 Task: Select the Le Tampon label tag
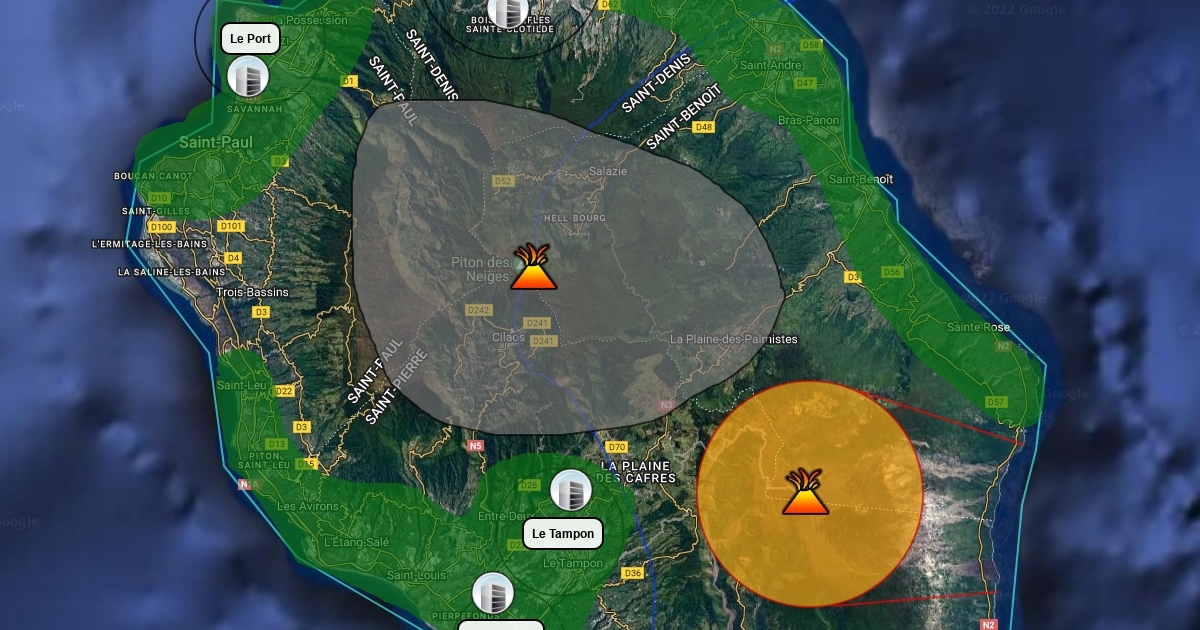pyautogui.click(x=563, y=534)
